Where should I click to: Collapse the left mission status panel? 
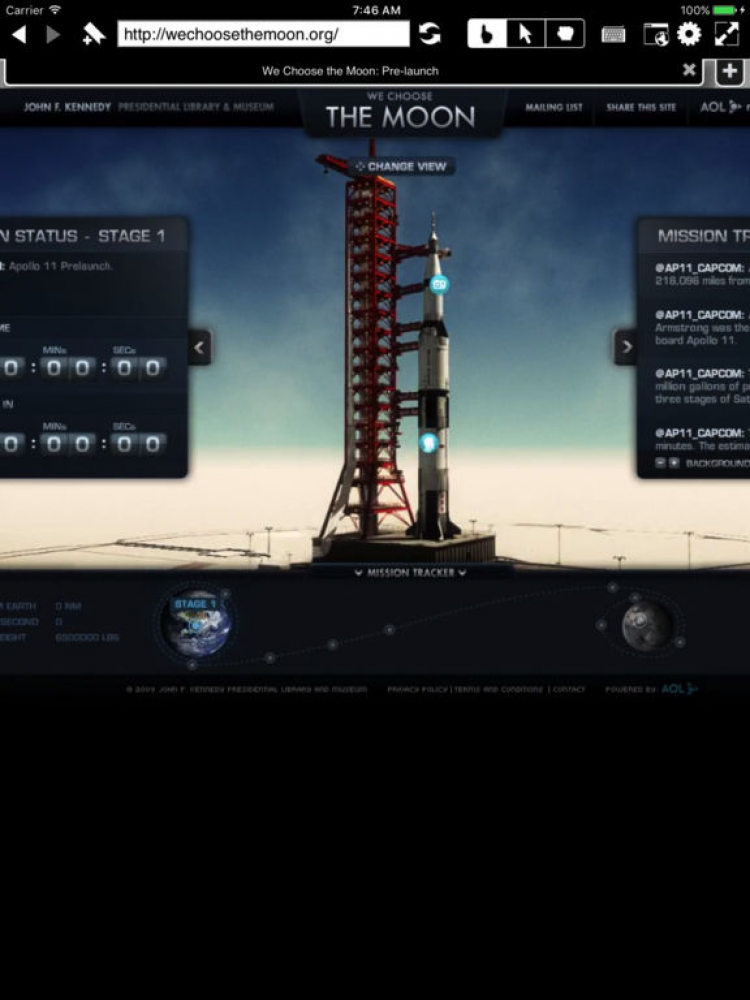200,348
